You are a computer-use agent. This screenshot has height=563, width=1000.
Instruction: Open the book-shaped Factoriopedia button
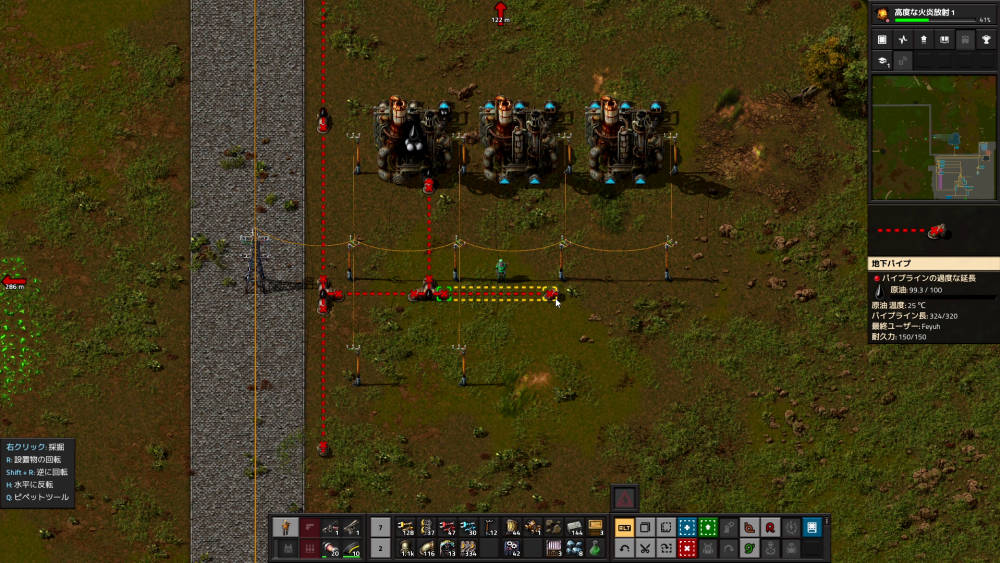(942, 40)
